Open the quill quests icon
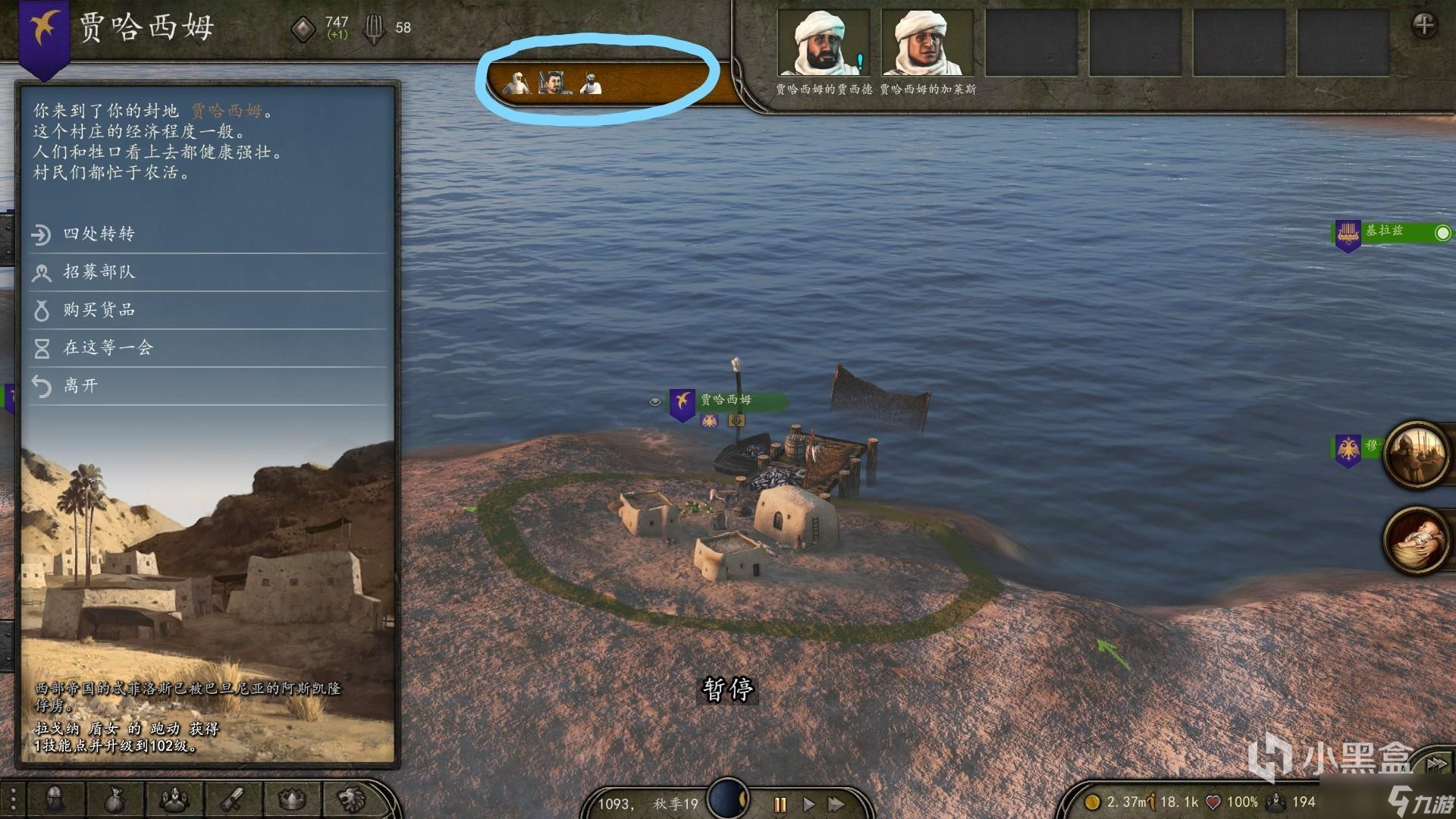The width and height of the screenshot is (1456, 819). pos(232,799)
